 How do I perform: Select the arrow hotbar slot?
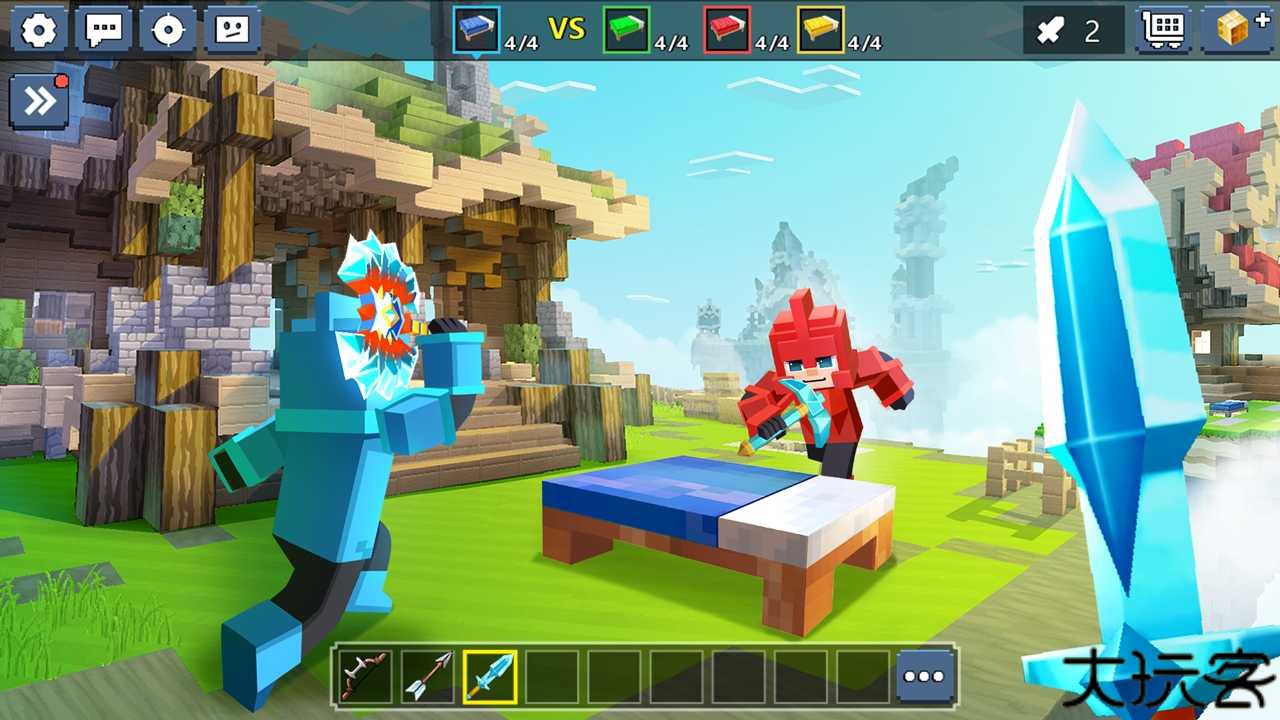pos(428,676)
